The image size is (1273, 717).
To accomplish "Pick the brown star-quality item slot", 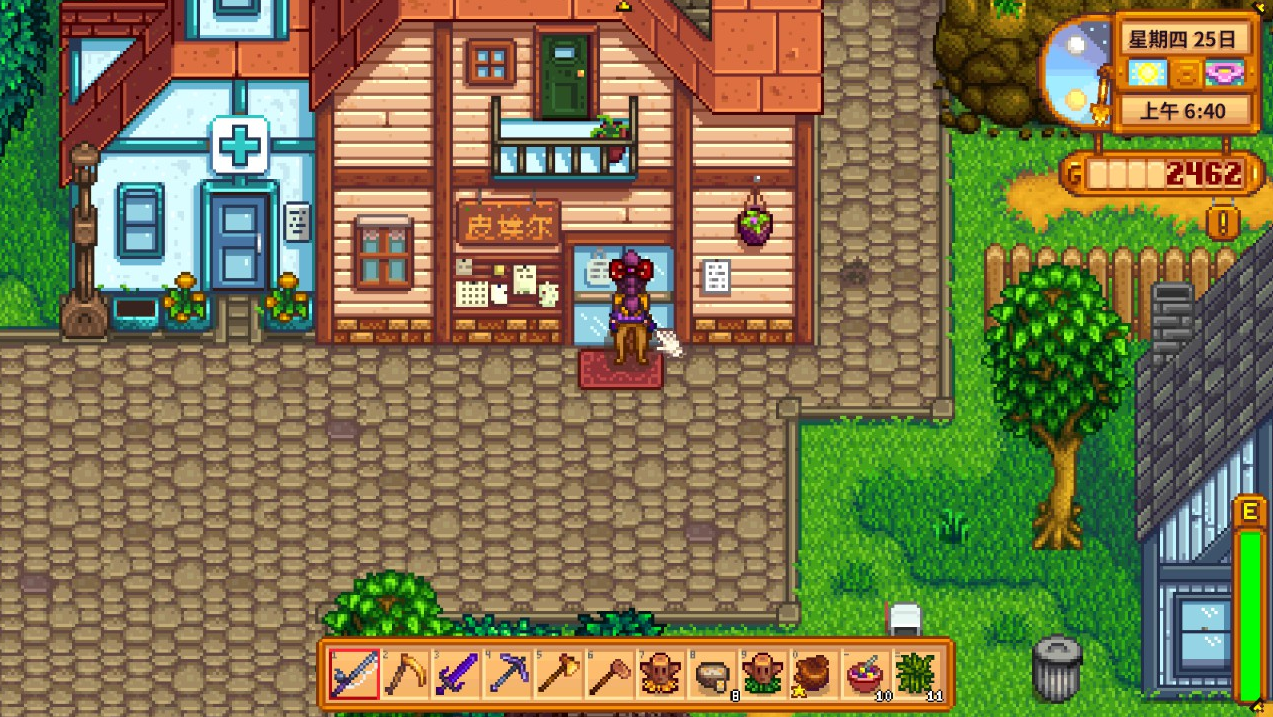I will (815, 674).
